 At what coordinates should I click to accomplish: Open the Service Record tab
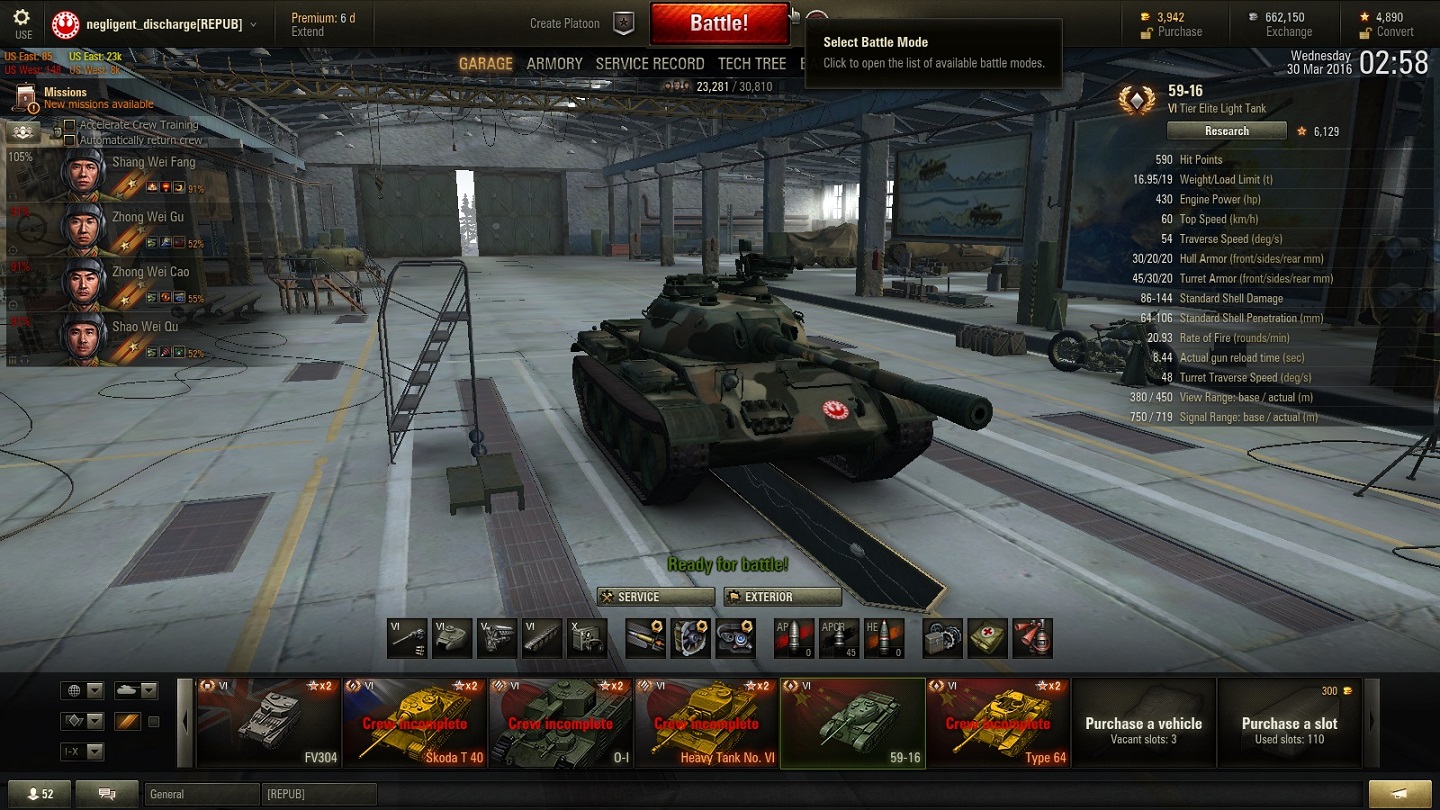650,64
